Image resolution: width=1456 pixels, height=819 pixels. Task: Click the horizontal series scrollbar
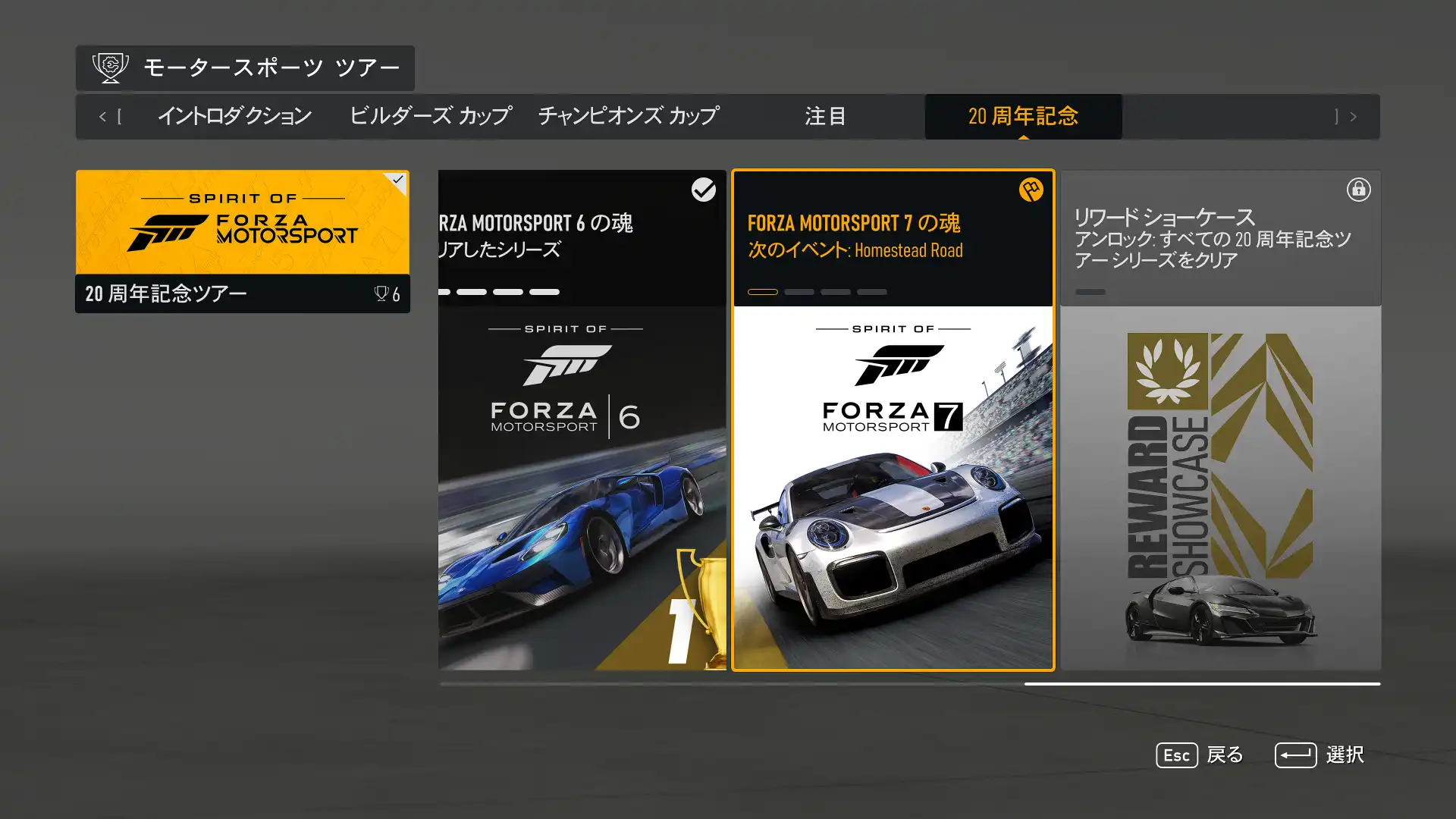point(910,683)
